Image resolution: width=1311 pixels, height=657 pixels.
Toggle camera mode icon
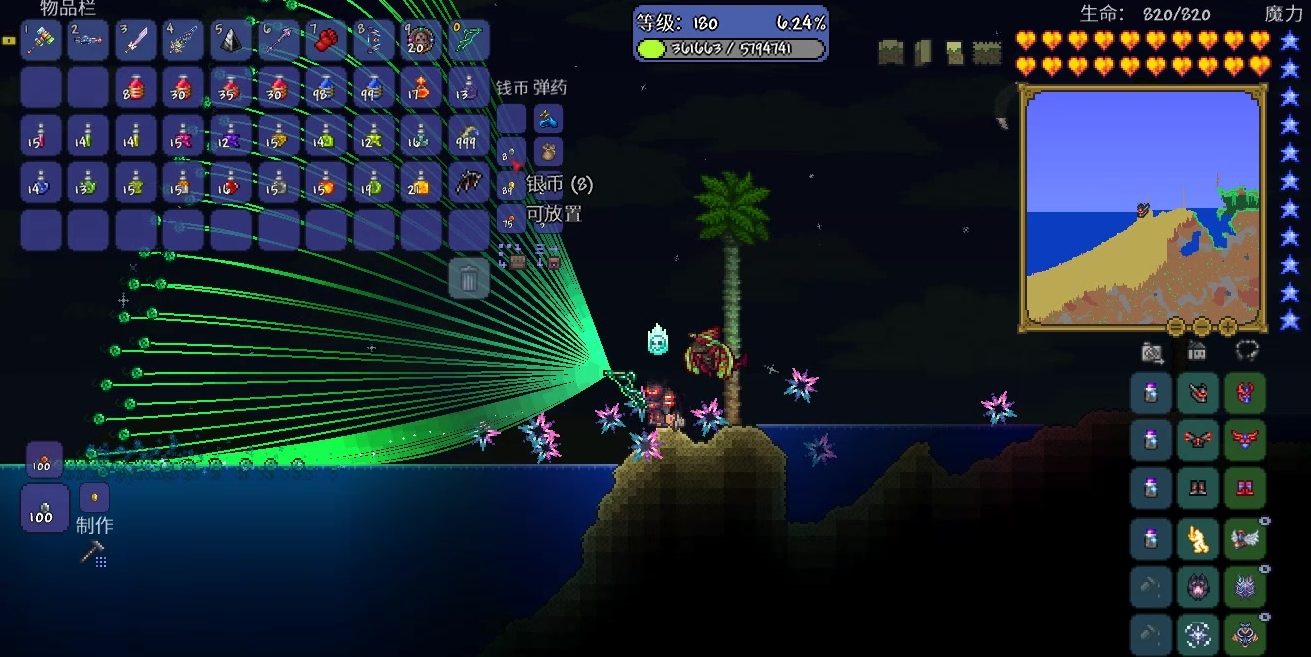(x=1152, y=352)
